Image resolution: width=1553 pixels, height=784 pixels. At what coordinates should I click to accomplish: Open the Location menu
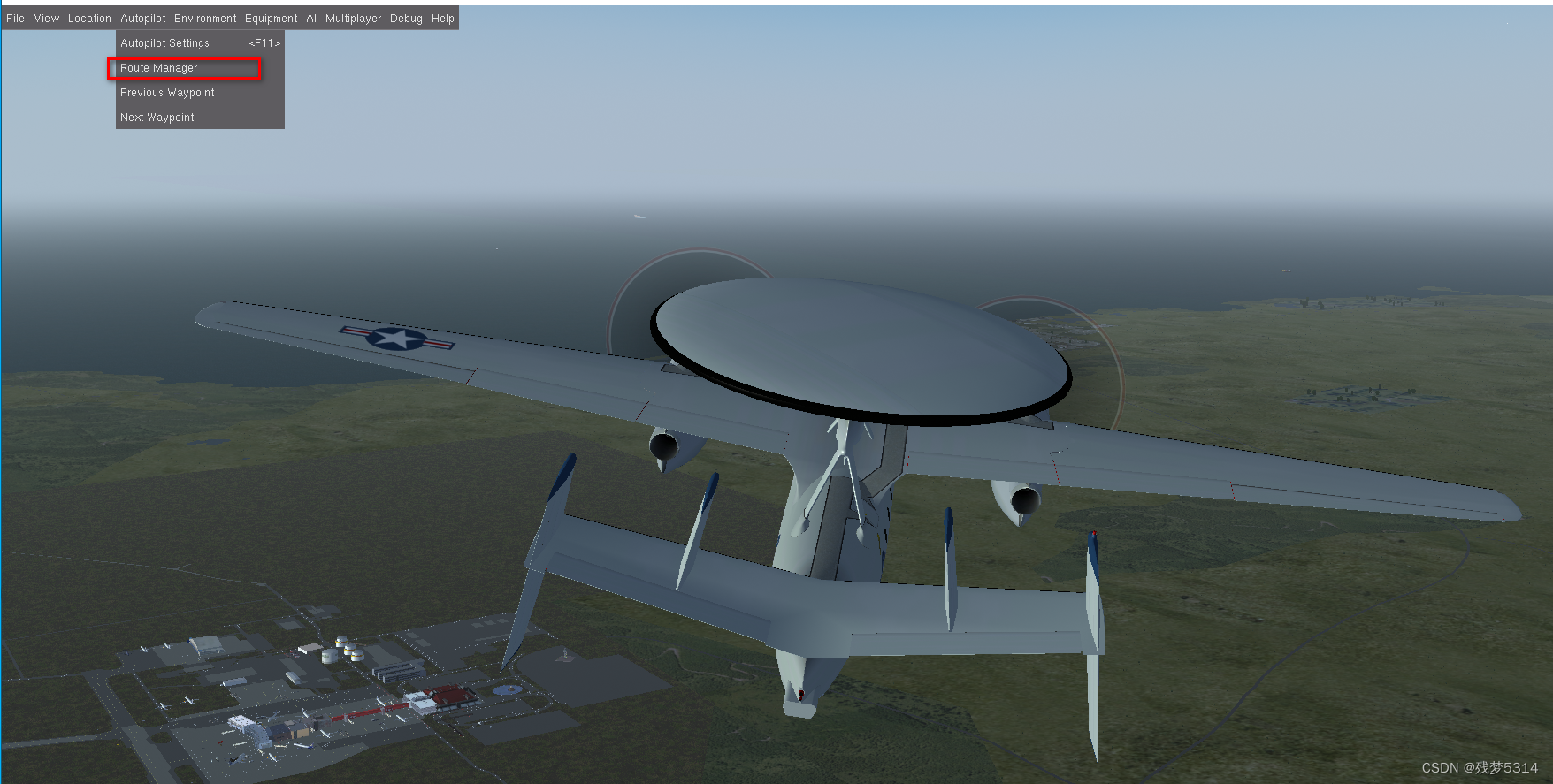(88, 18)
